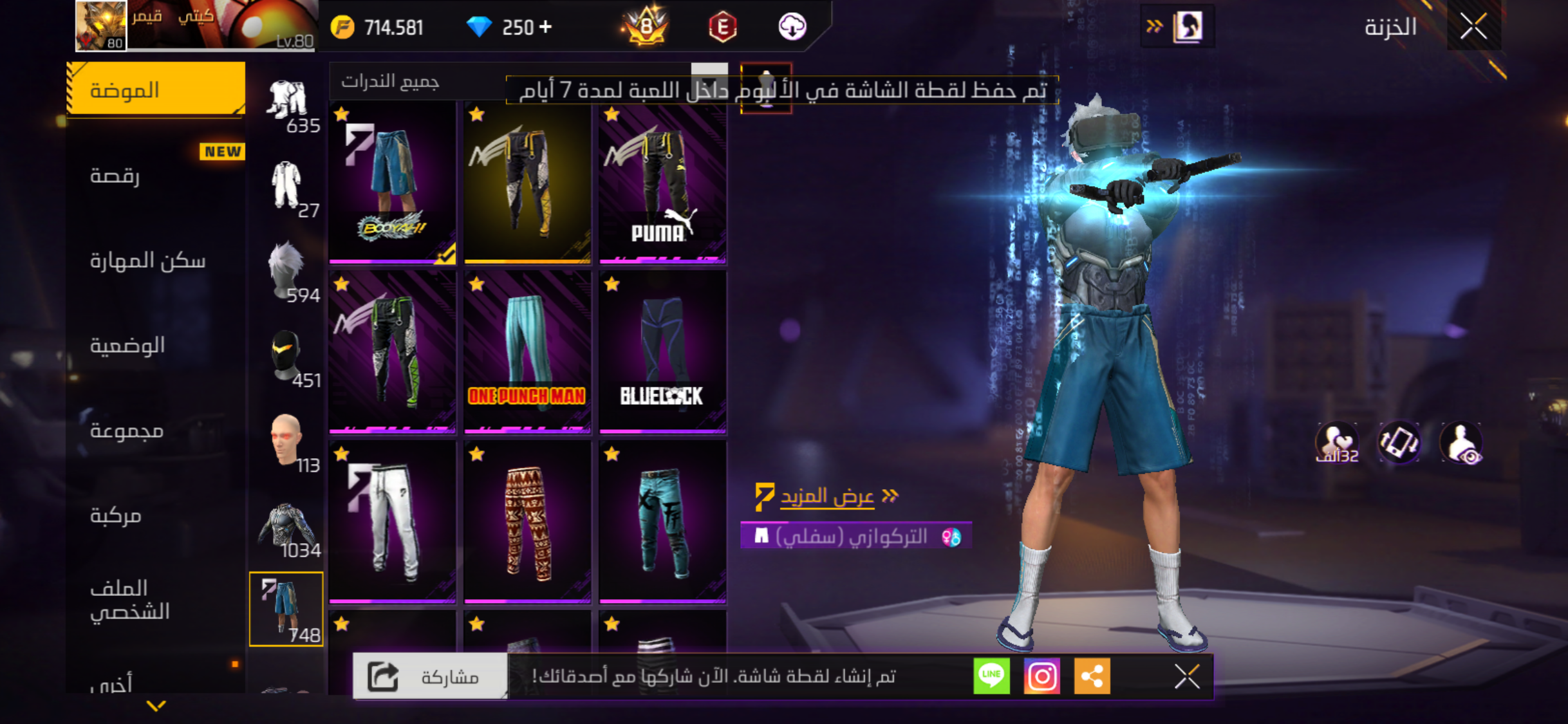Screen dimensions: 1568x724
Task: Open the cloud download icon in the top bar
Action: 790,27
